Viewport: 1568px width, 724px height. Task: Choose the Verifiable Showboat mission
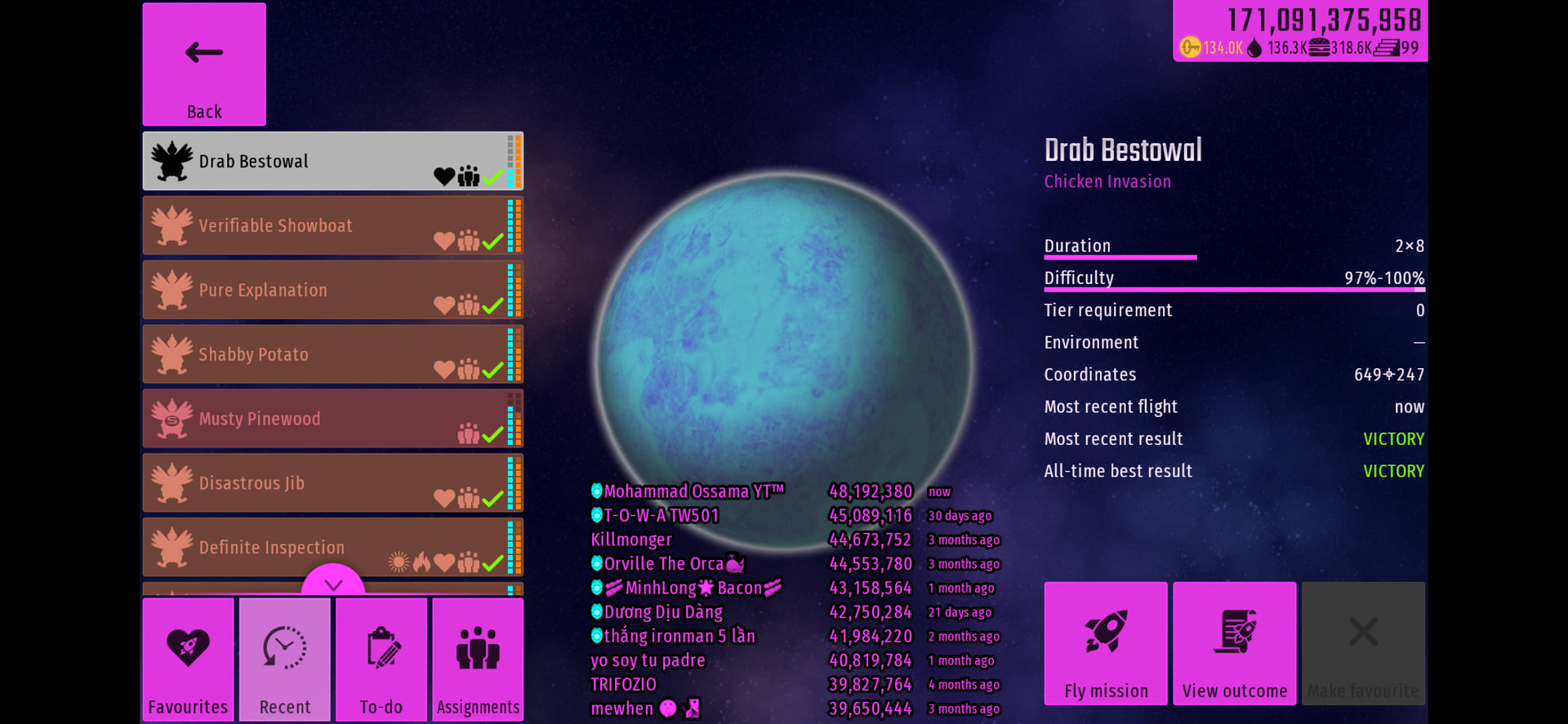332,226
